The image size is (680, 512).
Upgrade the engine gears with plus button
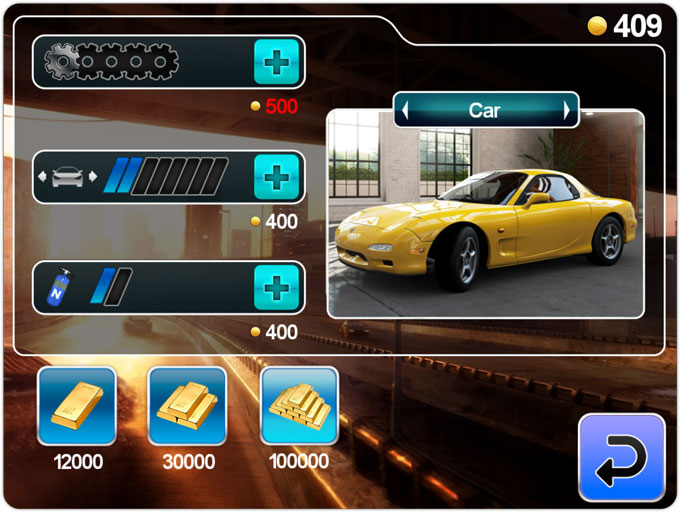277,63
